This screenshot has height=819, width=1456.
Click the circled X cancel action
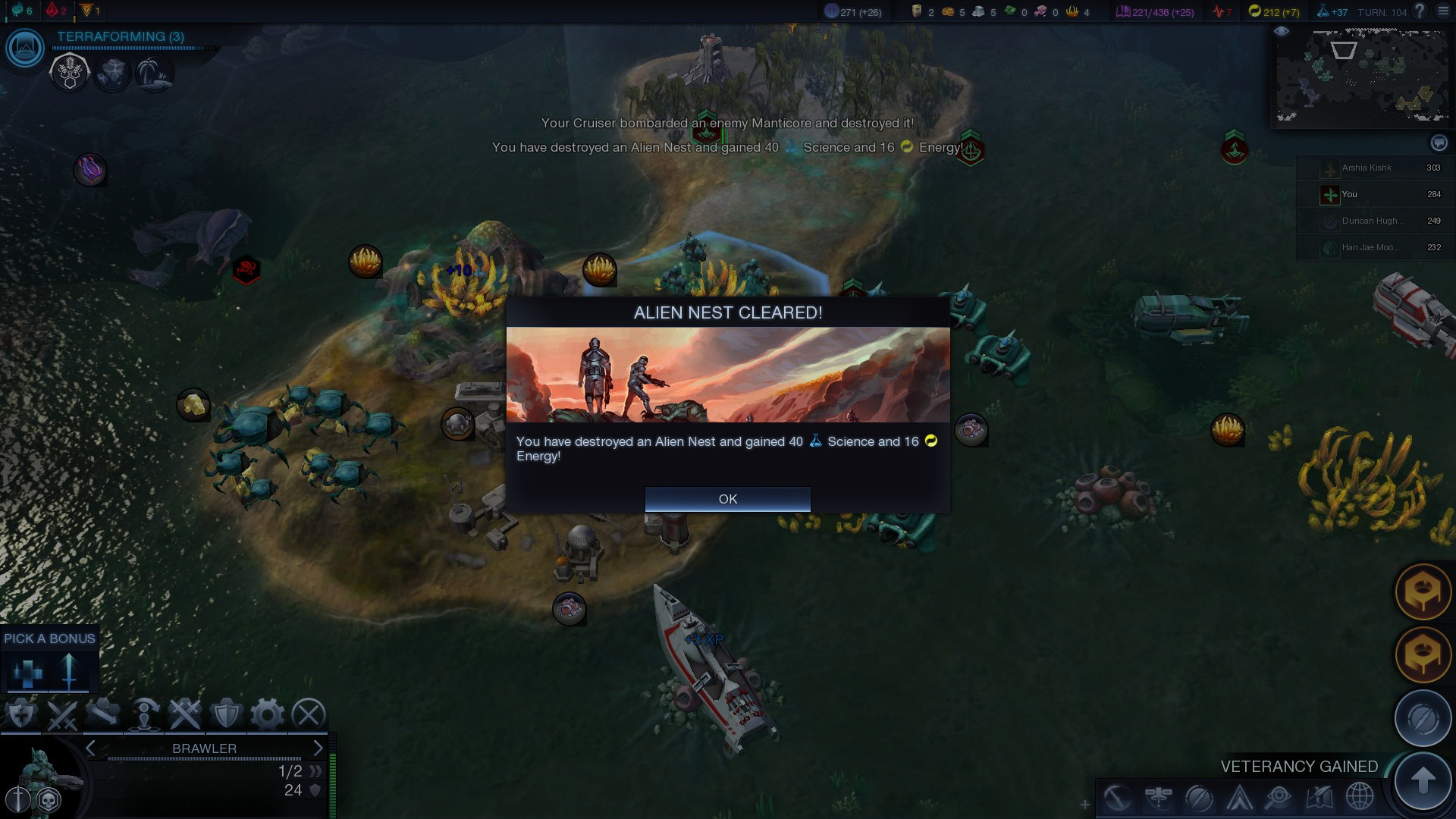(309, 714)
